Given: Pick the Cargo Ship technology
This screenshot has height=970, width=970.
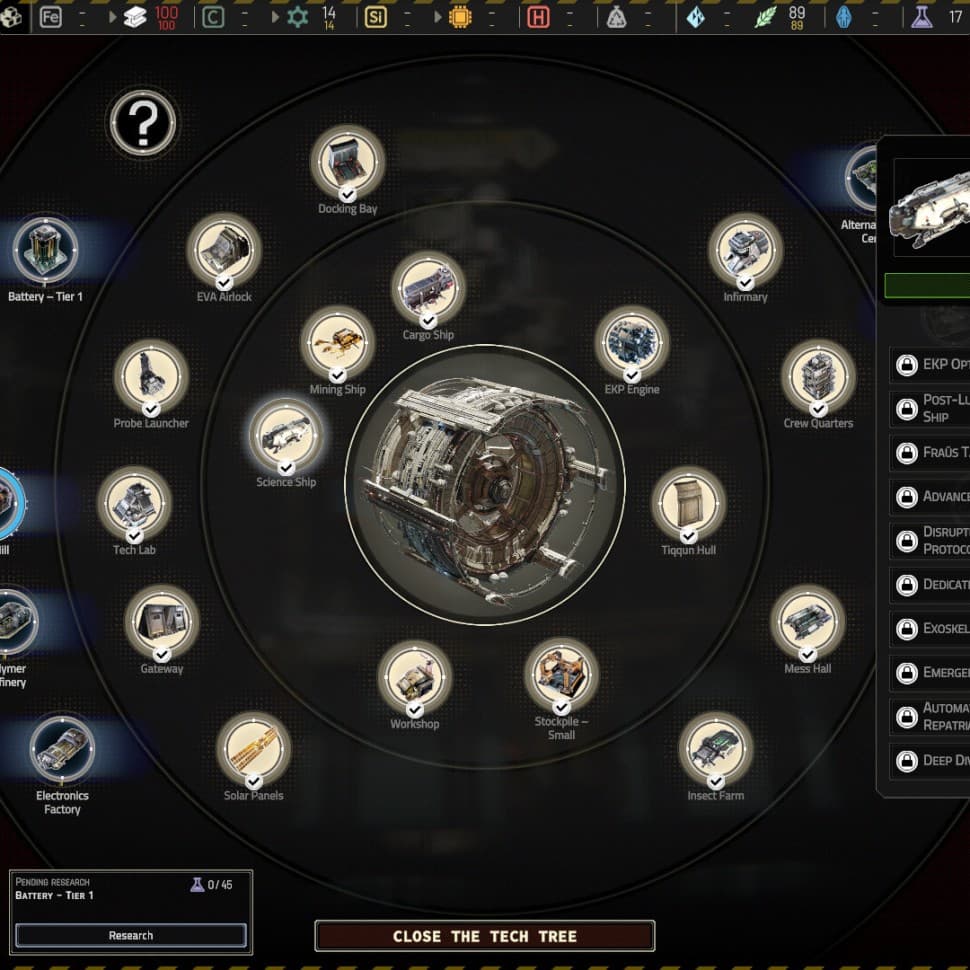Looking at the screenshot, I should pyautogui.click(x=428, y=288).
